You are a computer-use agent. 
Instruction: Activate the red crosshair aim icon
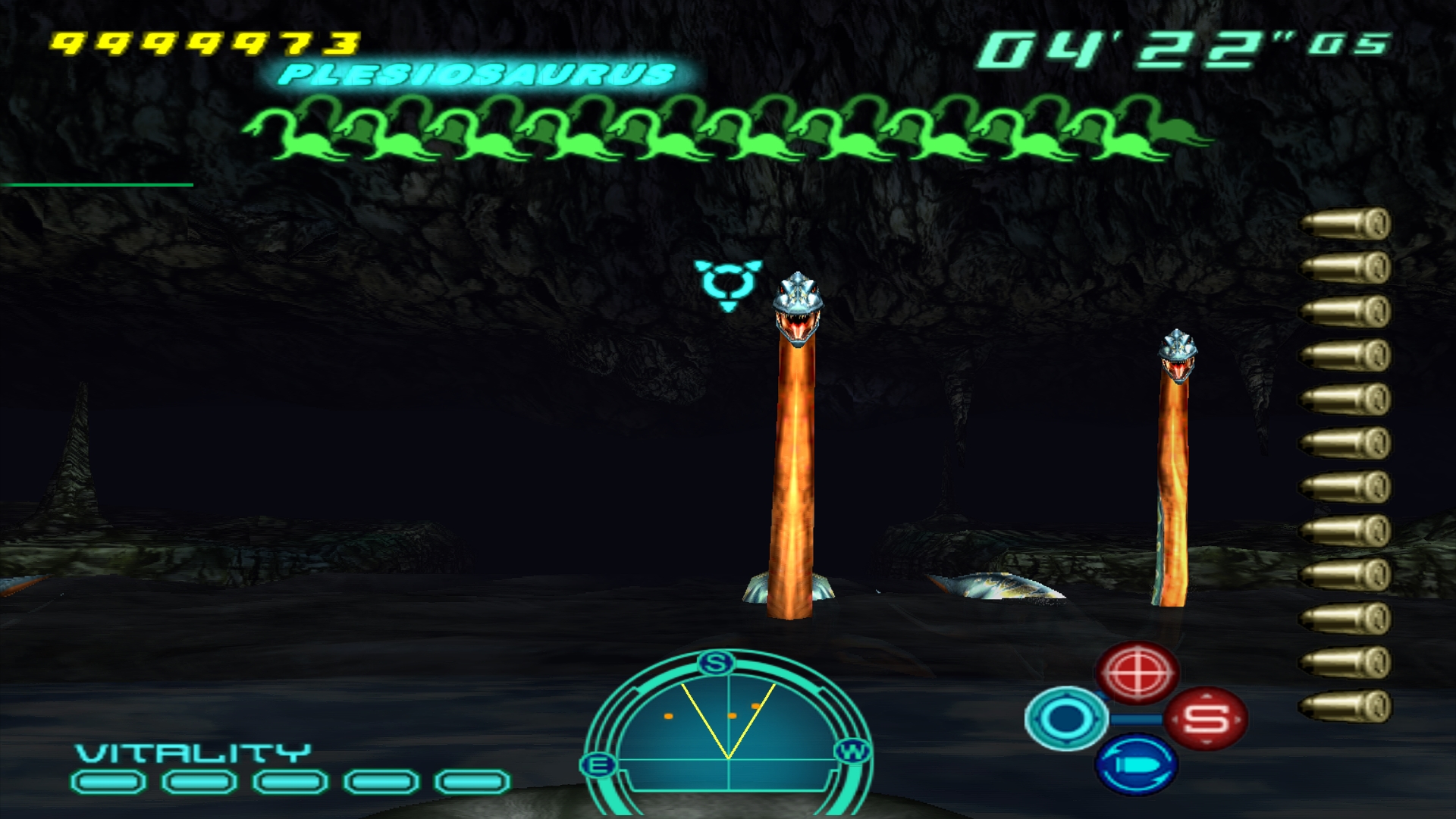(1137, 672)
